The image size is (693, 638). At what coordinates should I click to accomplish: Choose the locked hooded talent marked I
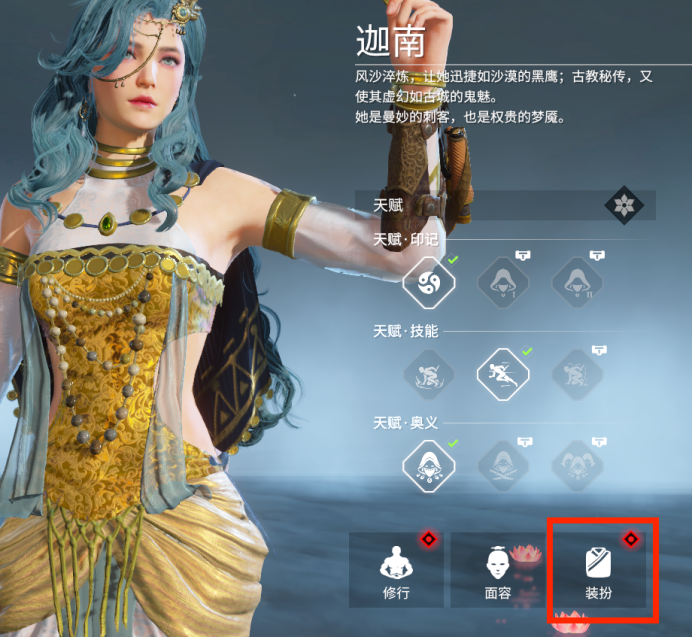[503, 283]
